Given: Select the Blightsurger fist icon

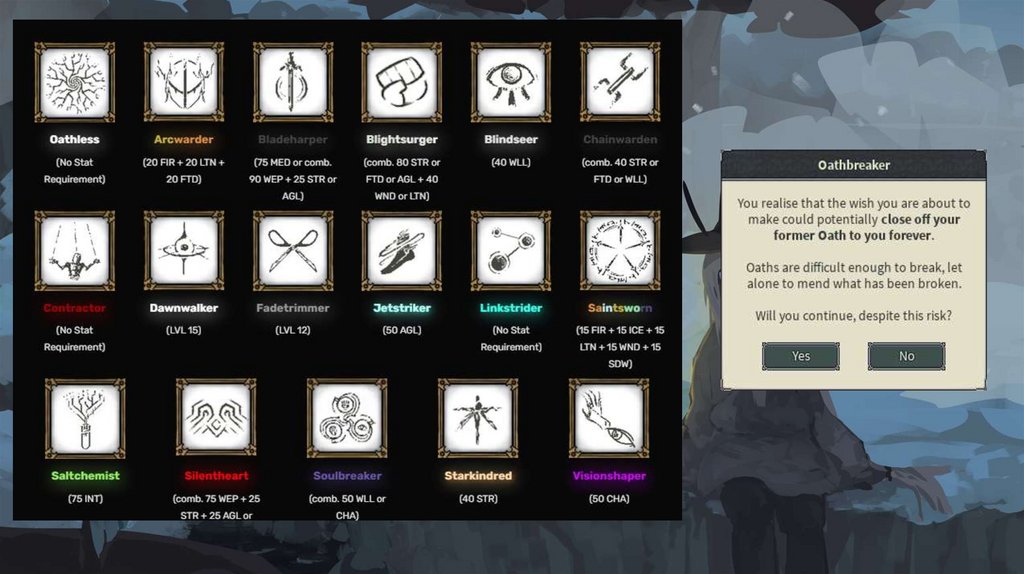Looking at the screenshot, I should pos(402,82).
